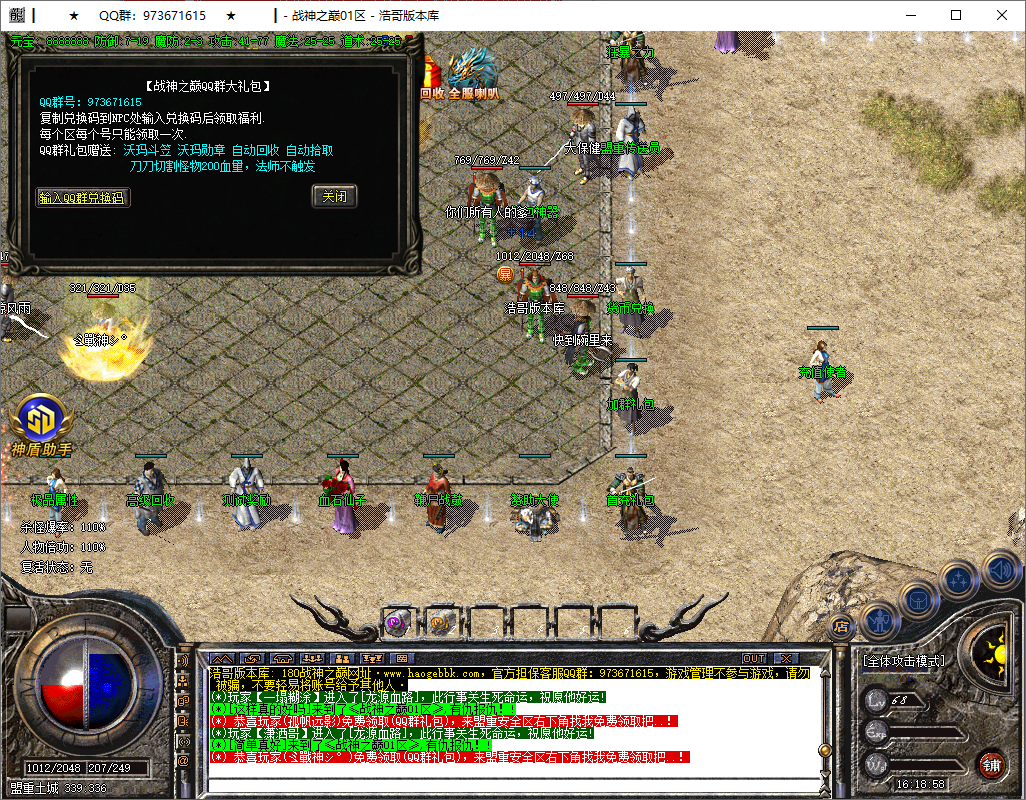1026x800 pixels.
Task: Toggle the speaker sound round button
Action: click(1001, 572)
